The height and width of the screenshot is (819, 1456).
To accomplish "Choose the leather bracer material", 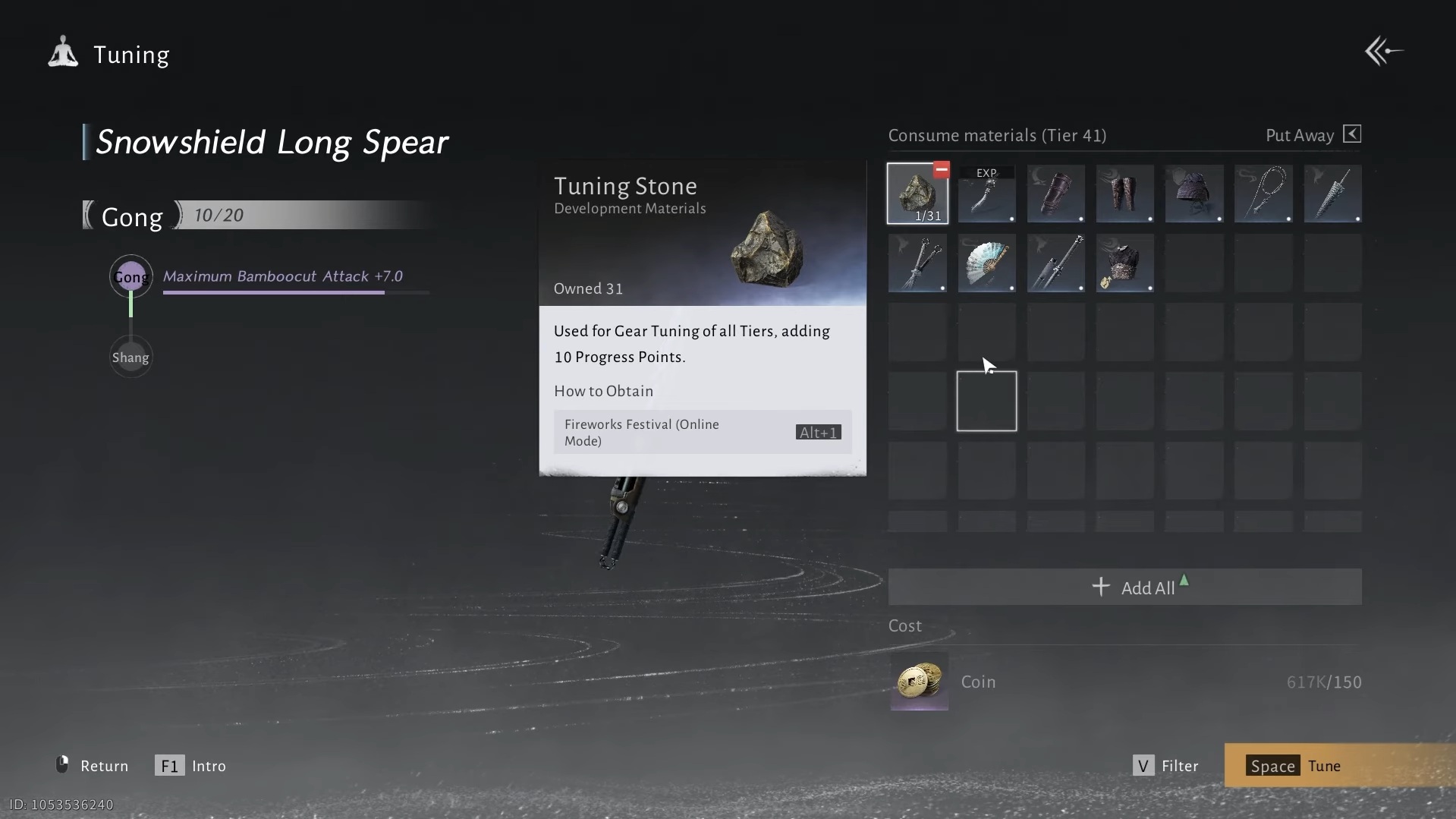I will 1056,194.
